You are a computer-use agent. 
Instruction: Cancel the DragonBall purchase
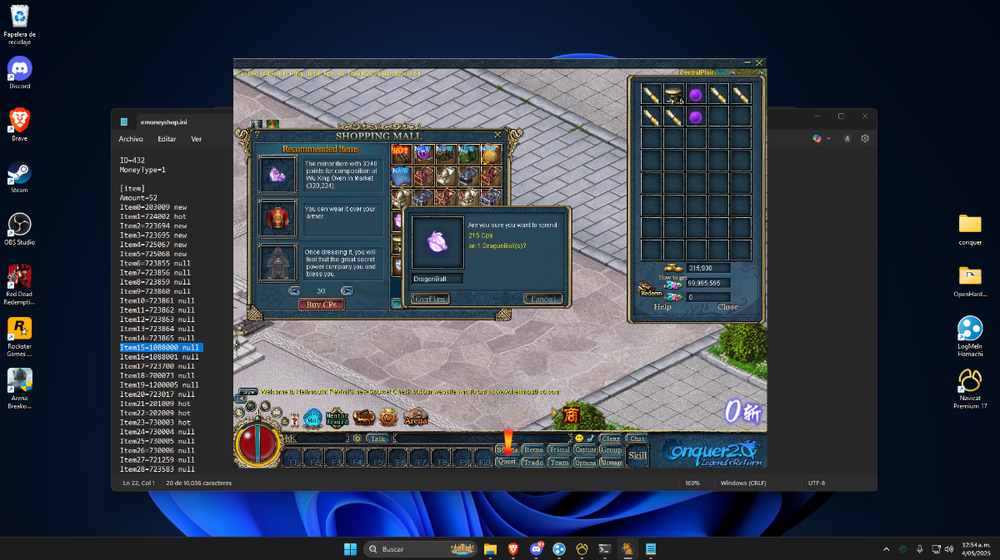click(x=543, y=298)
